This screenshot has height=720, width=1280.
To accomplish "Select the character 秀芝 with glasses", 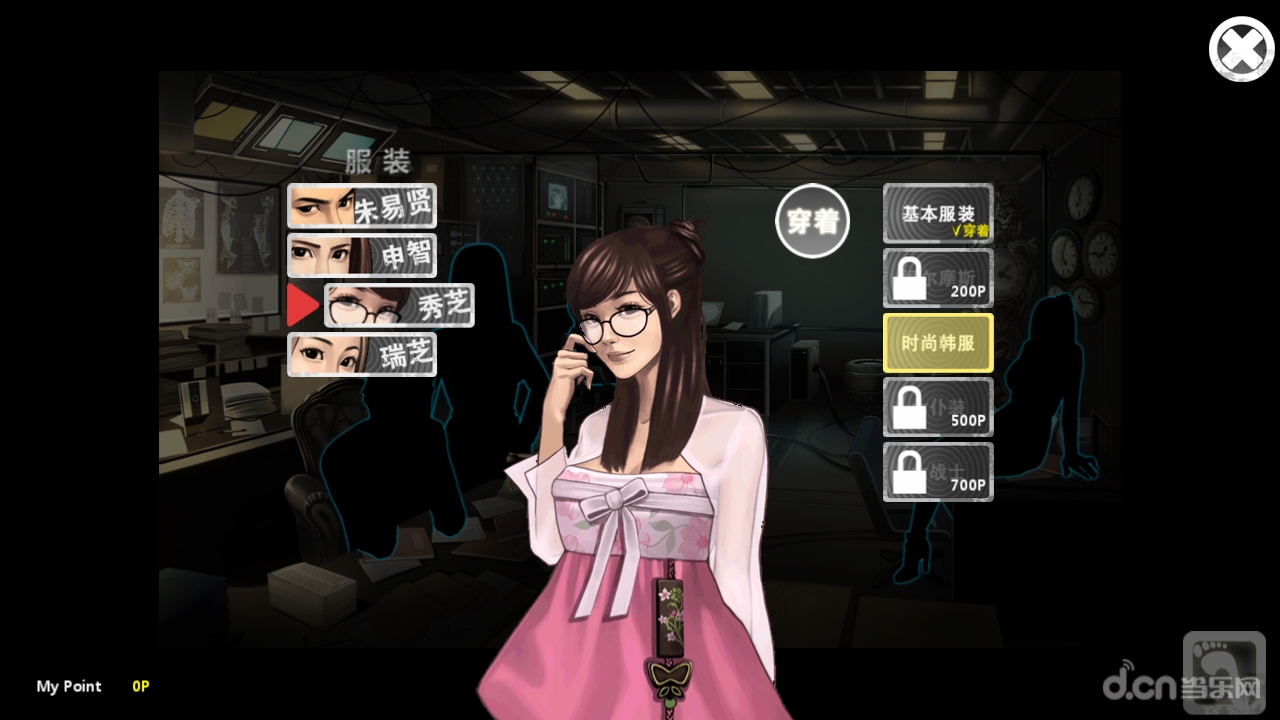I will [x=399, y=306].
